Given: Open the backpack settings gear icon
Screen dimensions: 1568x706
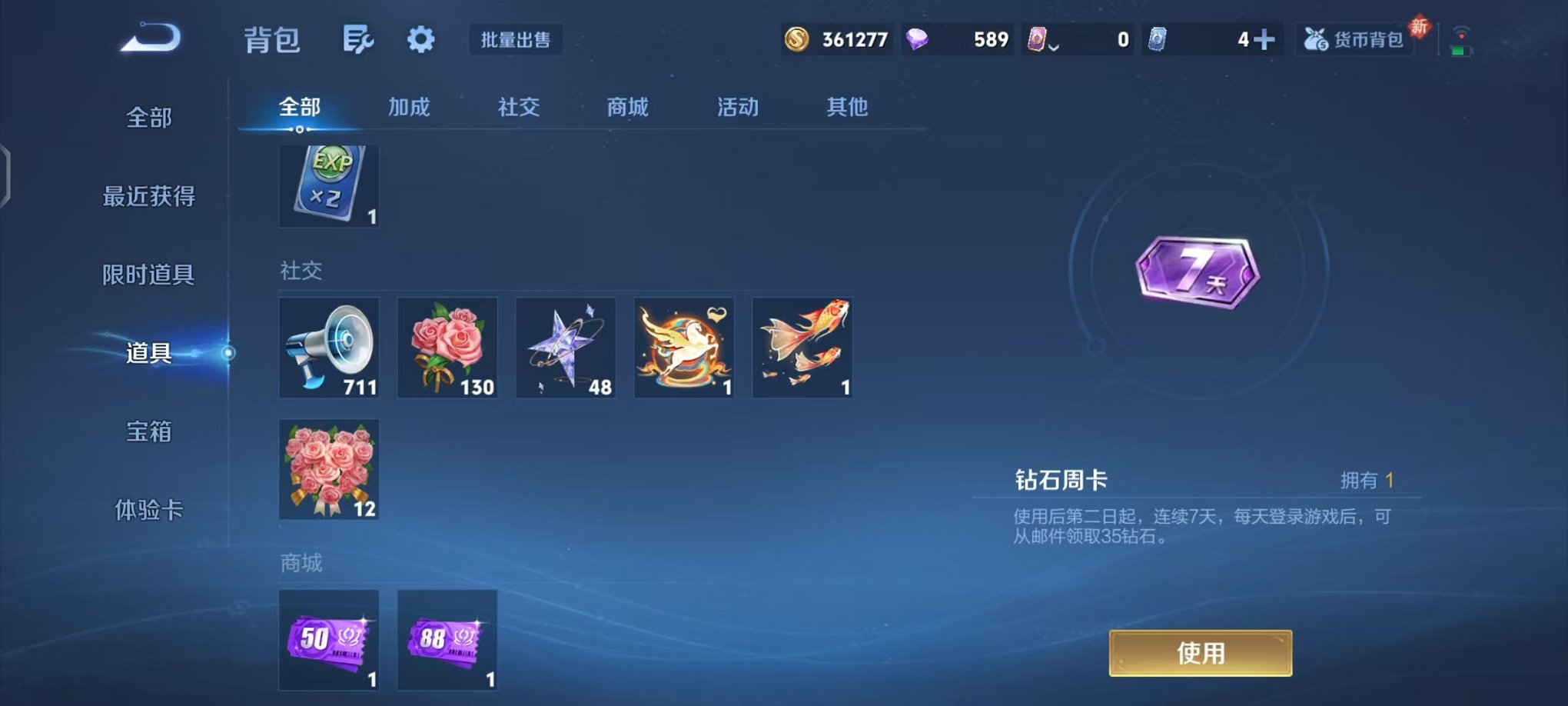Looking at the screenshot, I should point(421,38).
